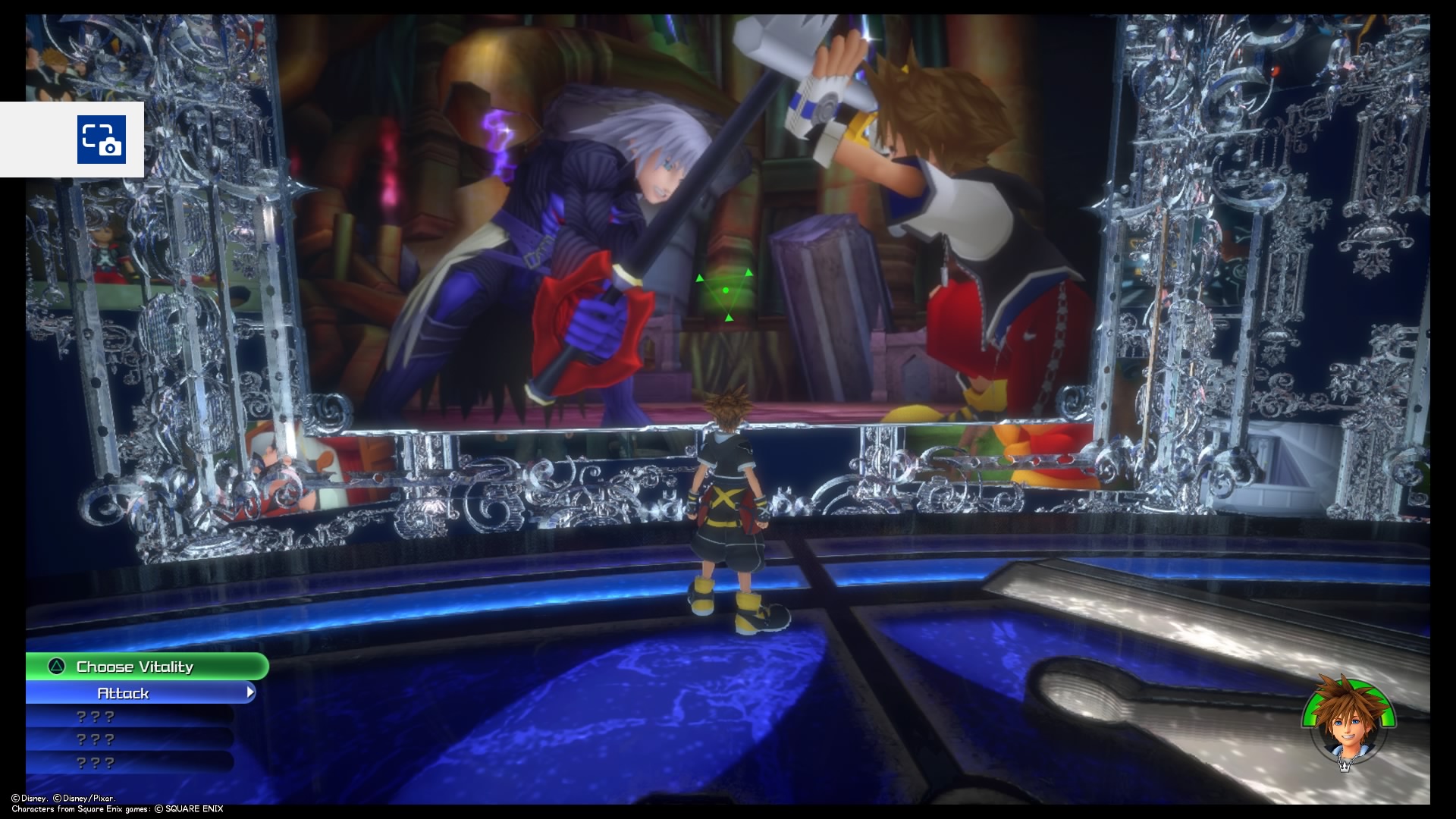Screen dimensions: 1456x819
Task: Click the green lock-on dot in the center
Action: tap(726, 290)
